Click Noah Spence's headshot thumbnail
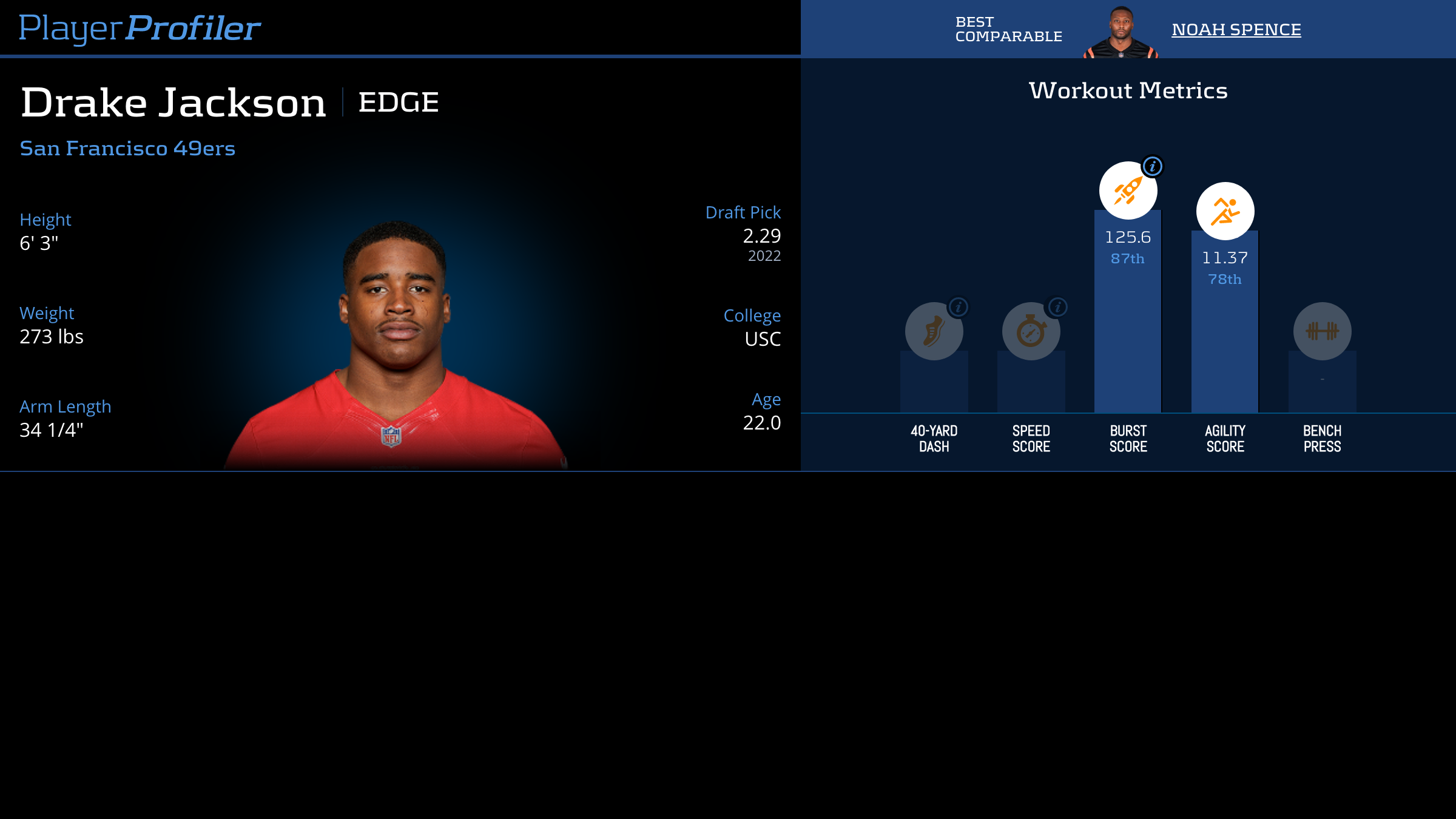 (1121, 32)
